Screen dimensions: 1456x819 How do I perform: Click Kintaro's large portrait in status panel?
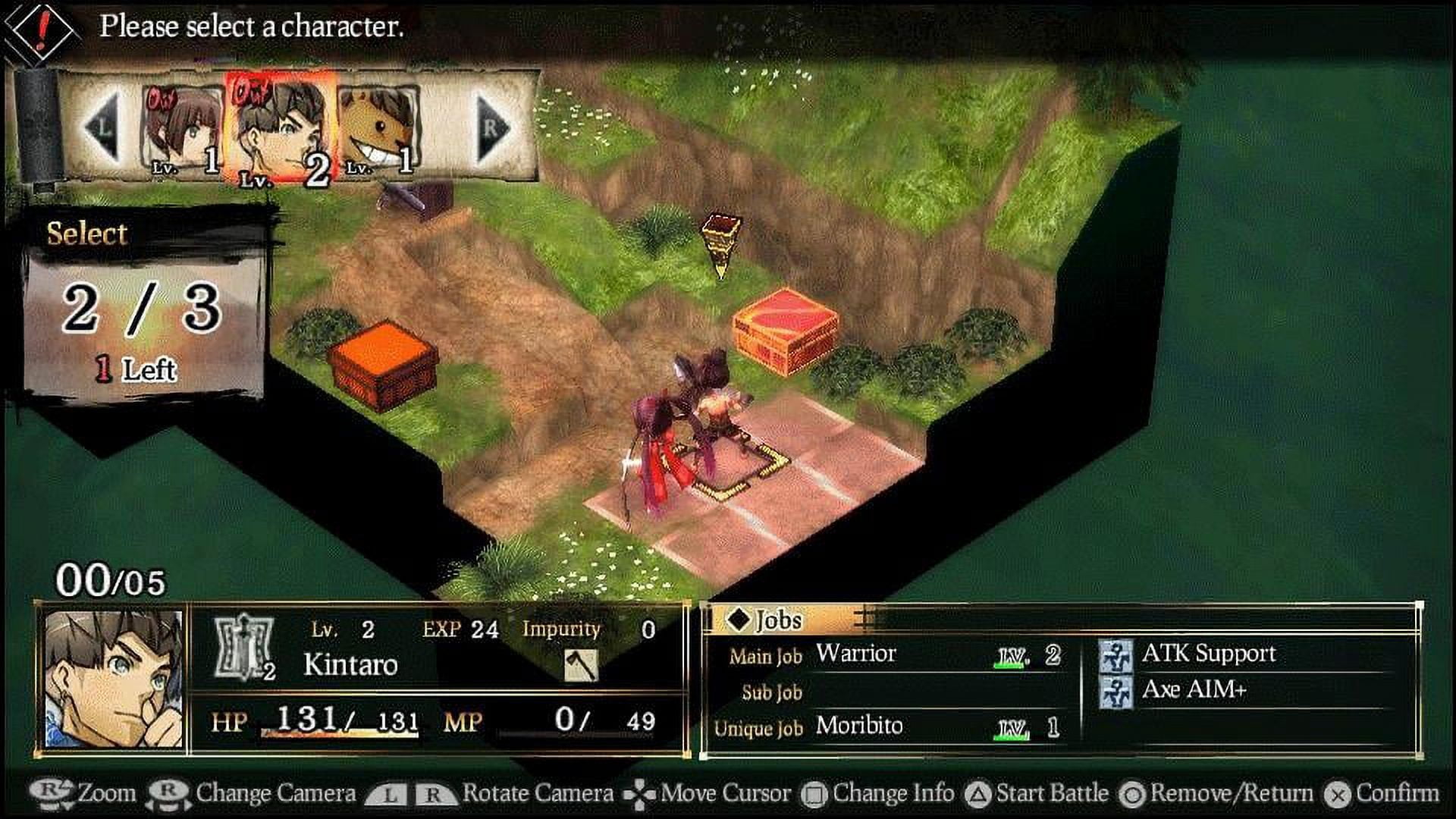click(x=114, y=679)
